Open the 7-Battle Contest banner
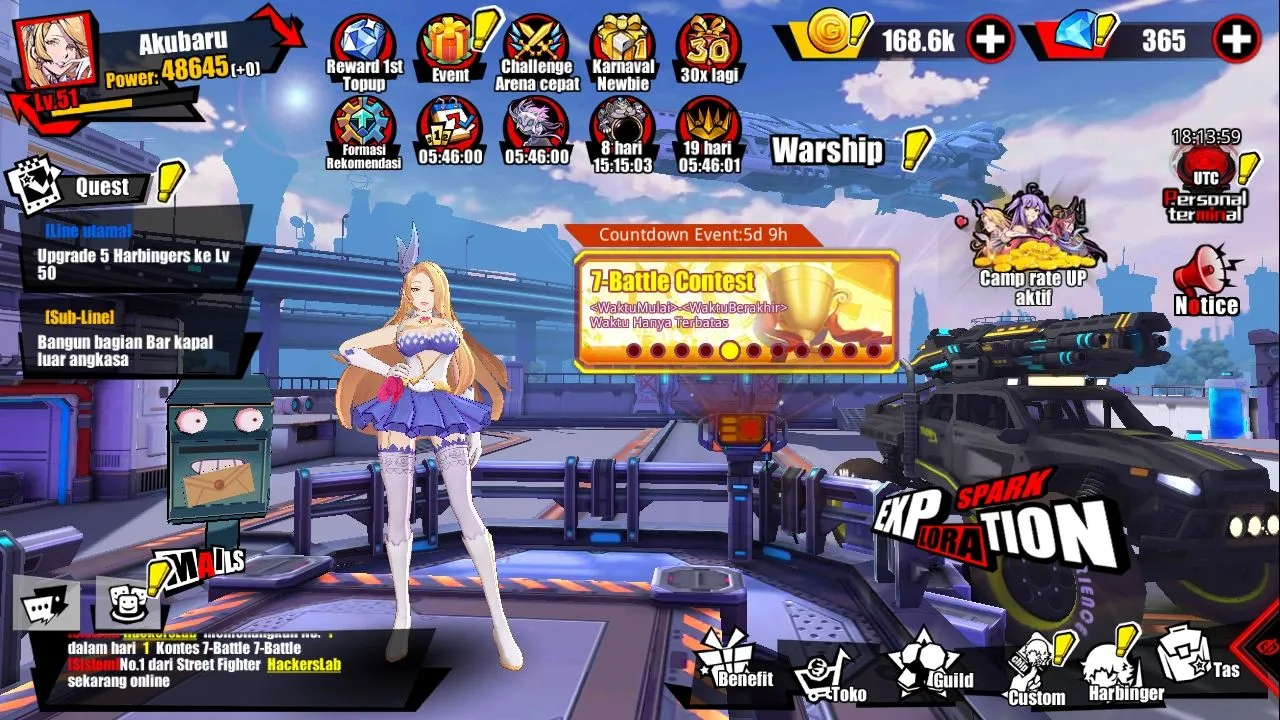Viewport: 1280px width, 720px height. point(736,310)
